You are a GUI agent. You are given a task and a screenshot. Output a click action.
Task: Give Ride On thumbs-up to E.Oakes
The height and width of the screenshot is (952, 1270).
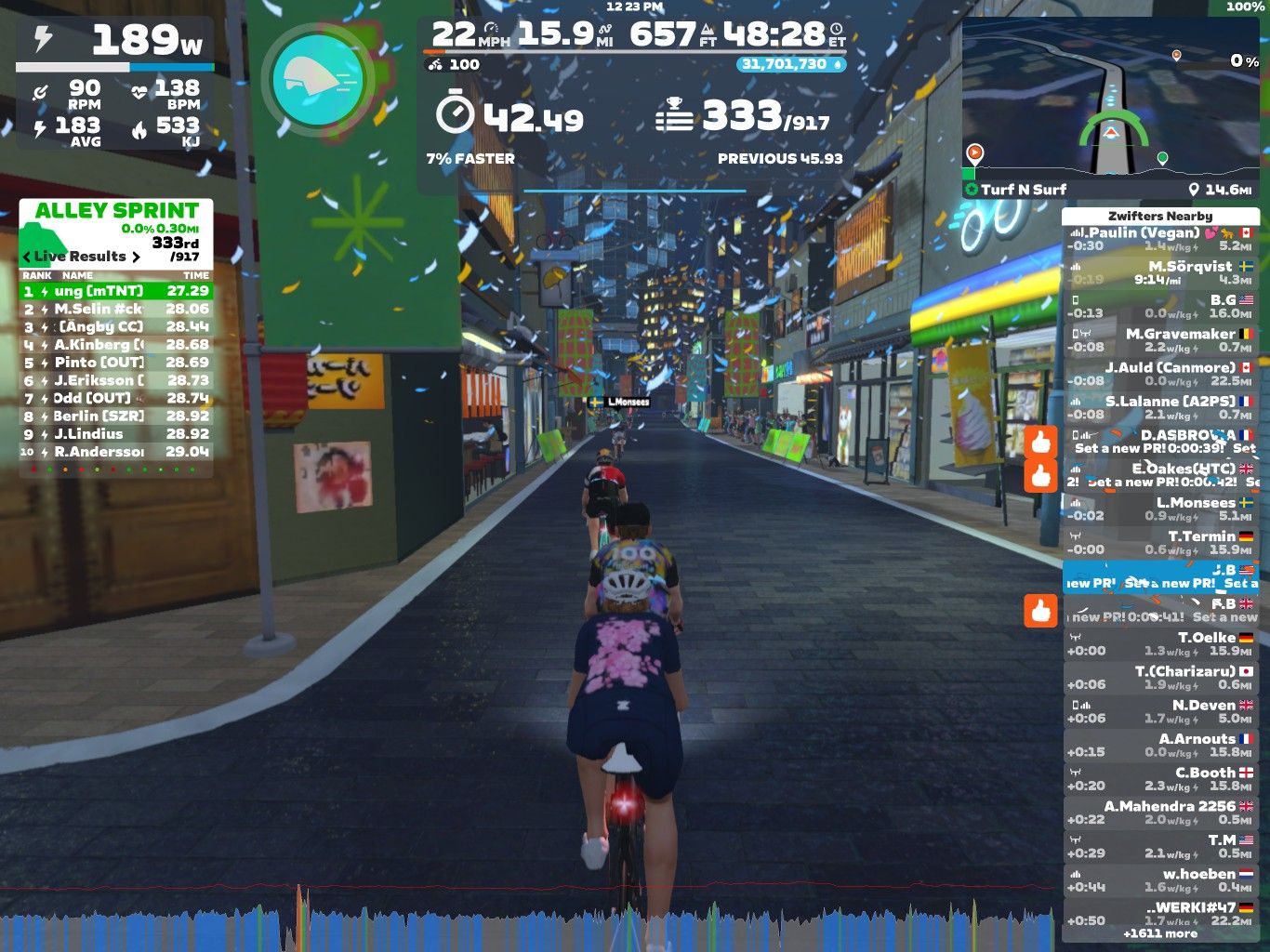(1041, 475)
